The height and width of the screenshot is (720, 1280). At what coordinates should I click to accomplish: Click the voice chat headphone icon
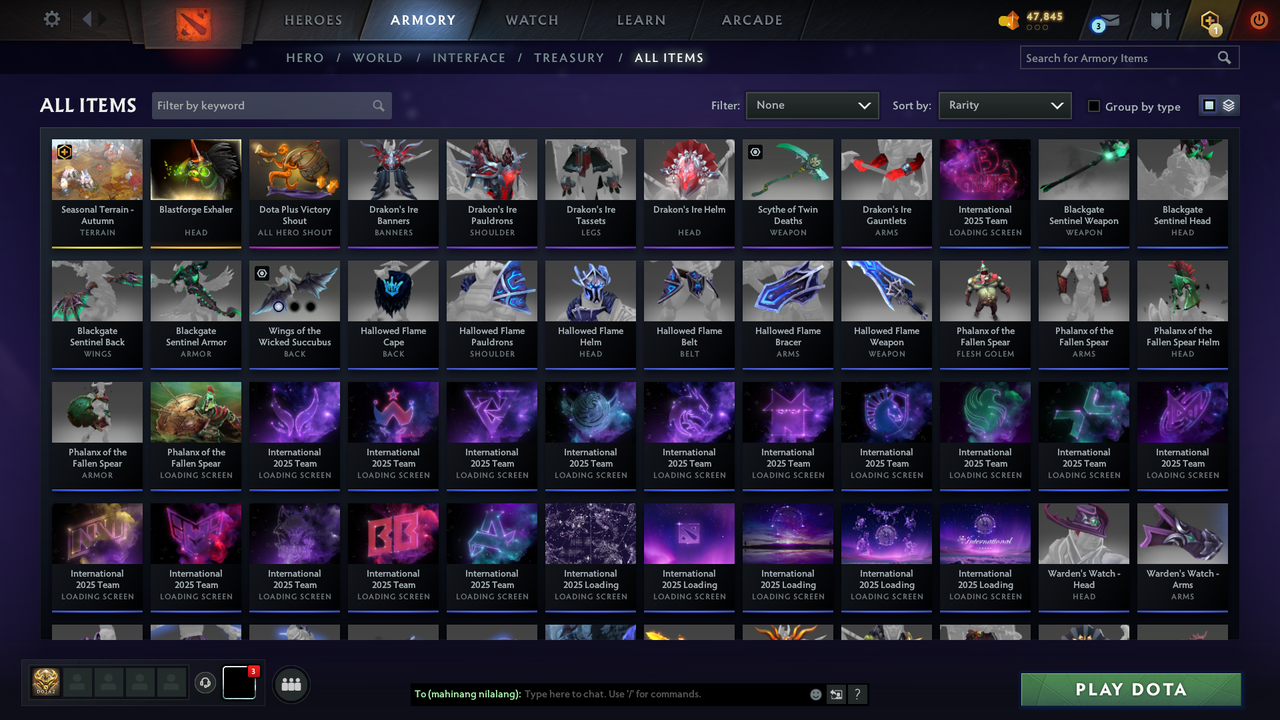pos(206,683)
